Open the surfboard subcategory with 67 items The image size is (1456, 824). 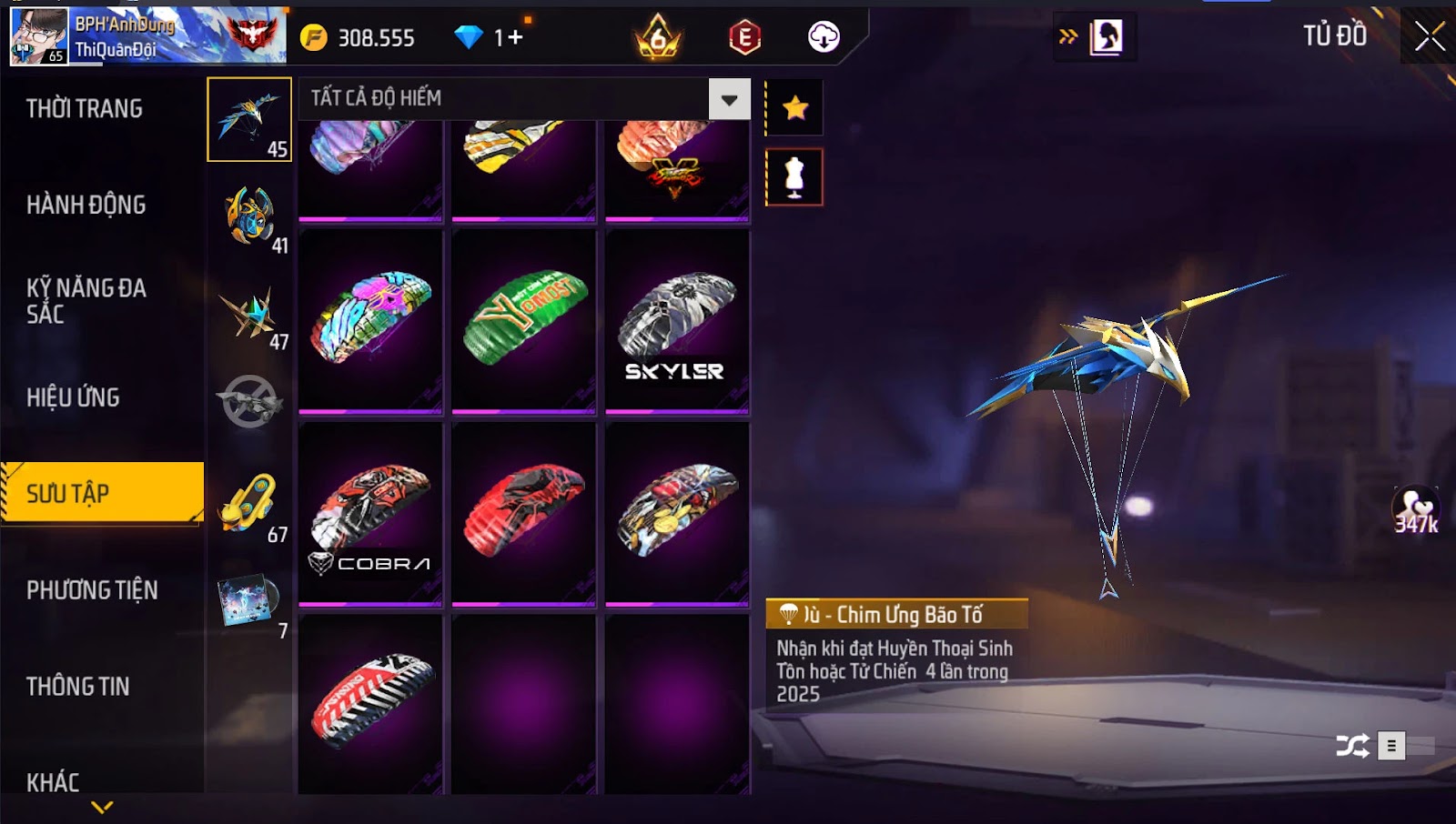click(249, 505)
